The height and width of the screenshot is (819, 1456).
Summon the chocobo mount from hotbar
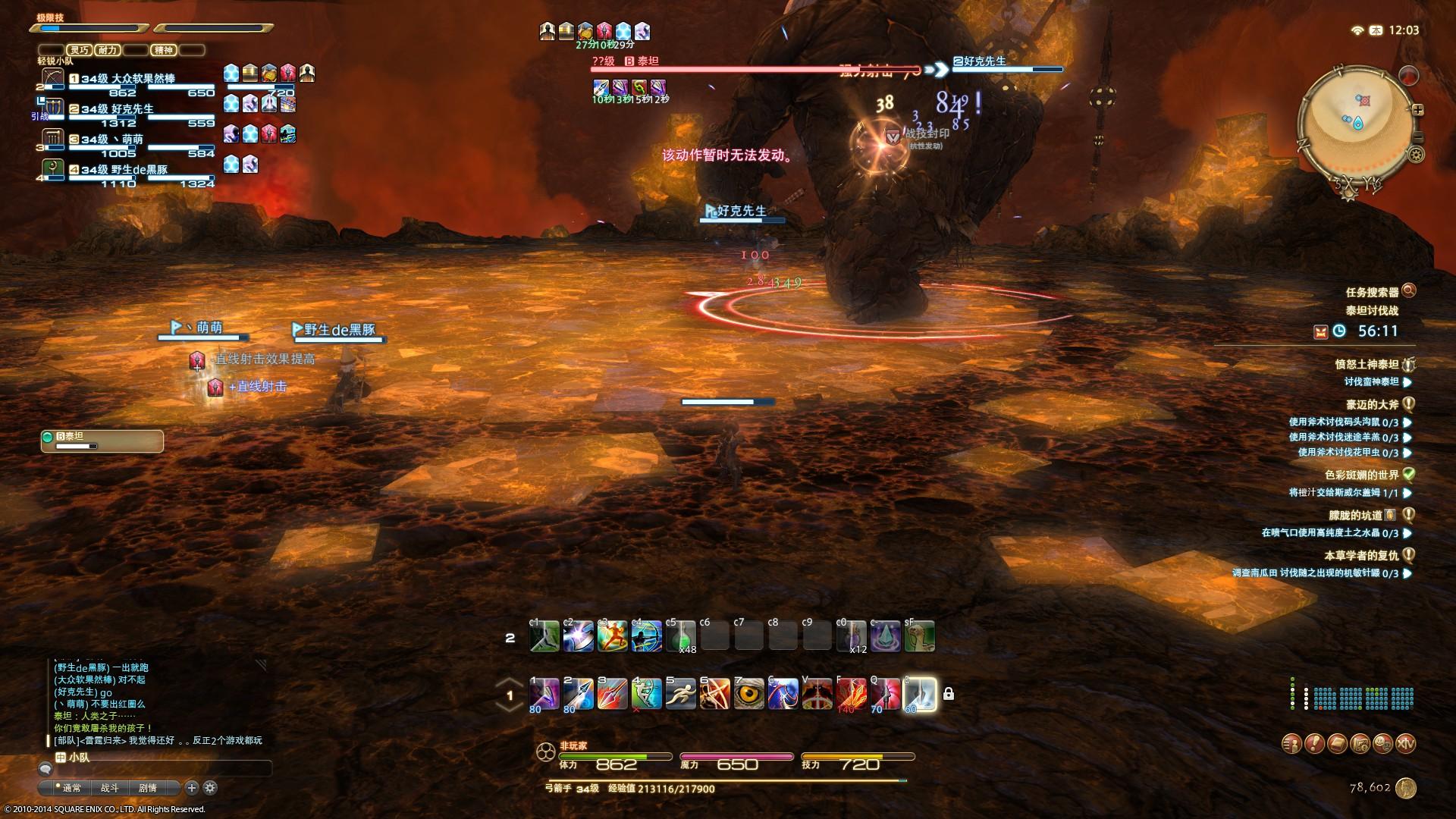click(919, 637)
